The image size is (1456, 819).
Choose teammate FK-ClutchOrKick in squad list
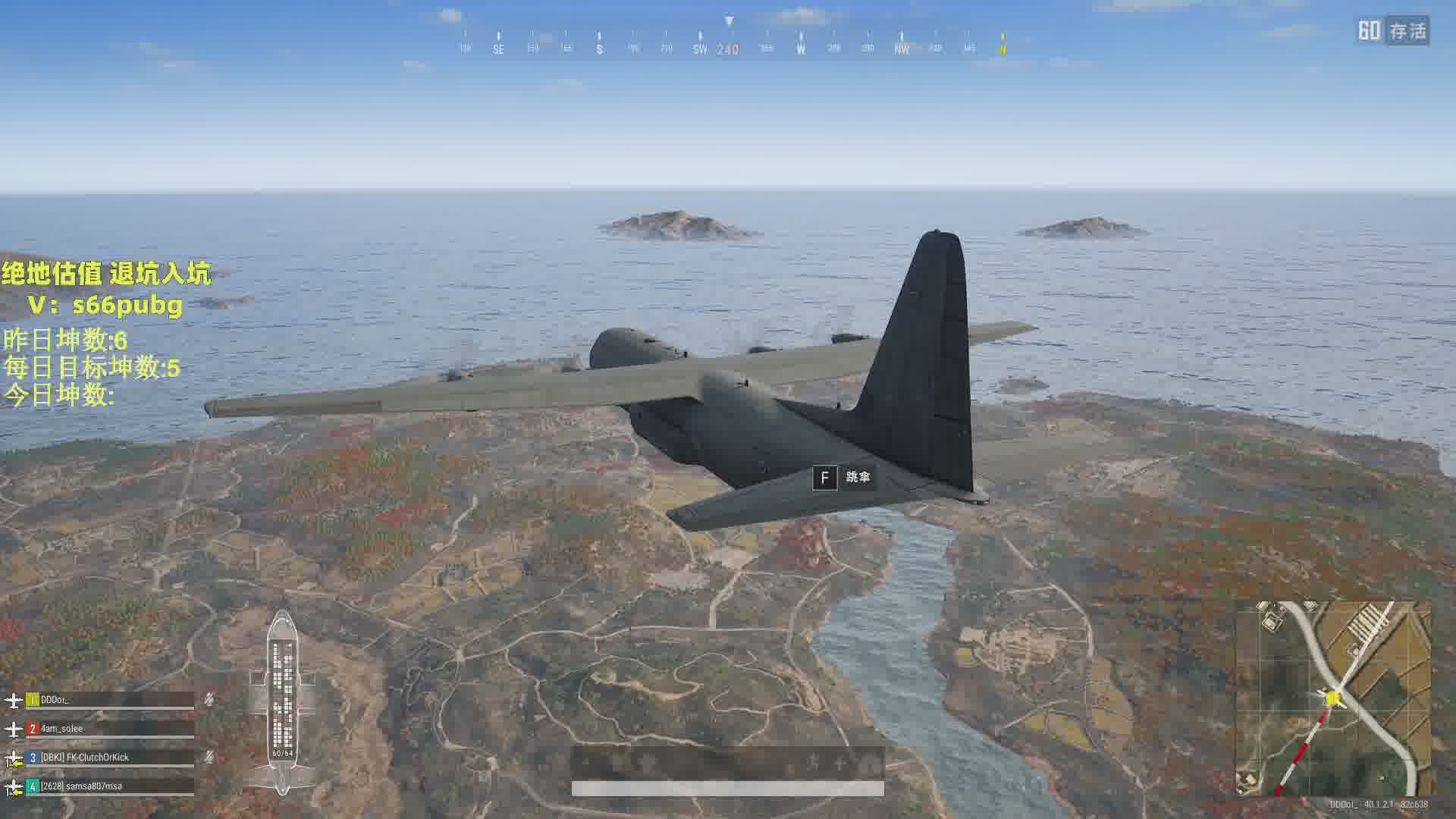85,758
